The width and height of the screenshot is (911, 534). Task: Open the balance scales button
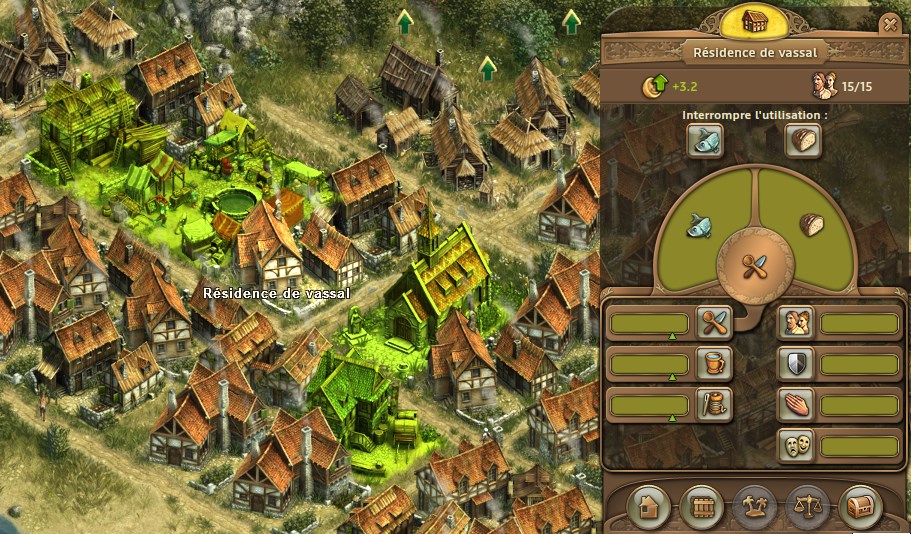pyautogui.click(x=807, y=505)
